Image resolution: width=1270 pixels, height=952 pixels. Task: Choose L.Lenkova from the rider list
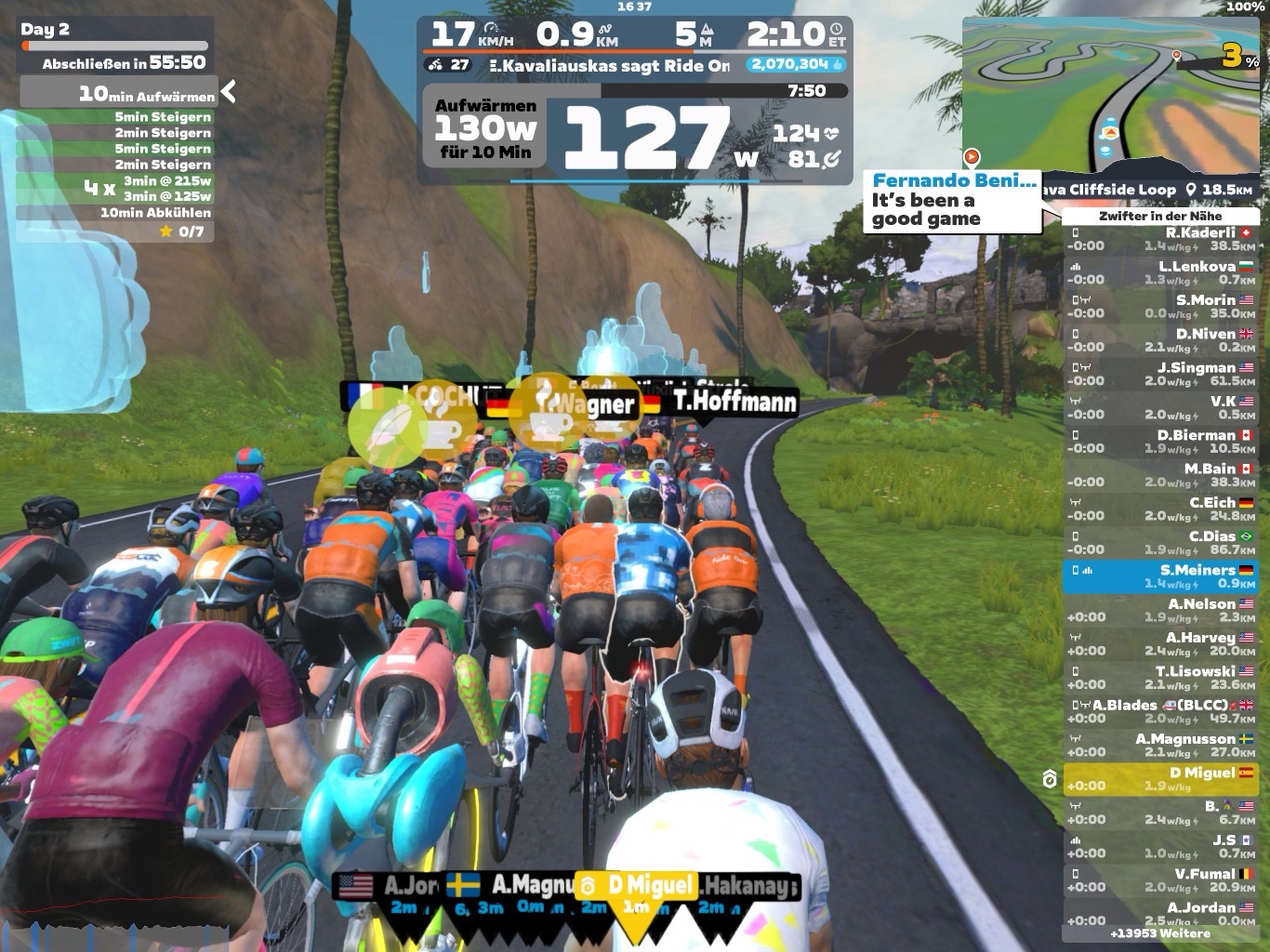pyautogui.click(x=1160, y=272)
